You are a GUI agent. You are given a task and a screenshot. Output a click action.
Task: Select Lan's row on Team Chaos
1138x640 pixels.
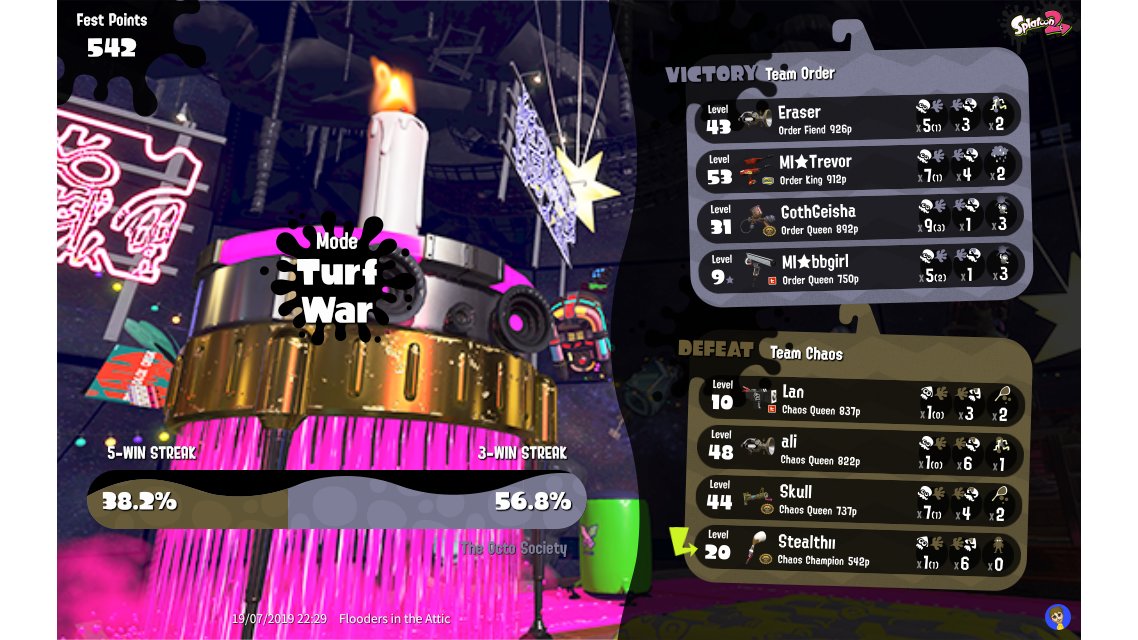[860, 399]
